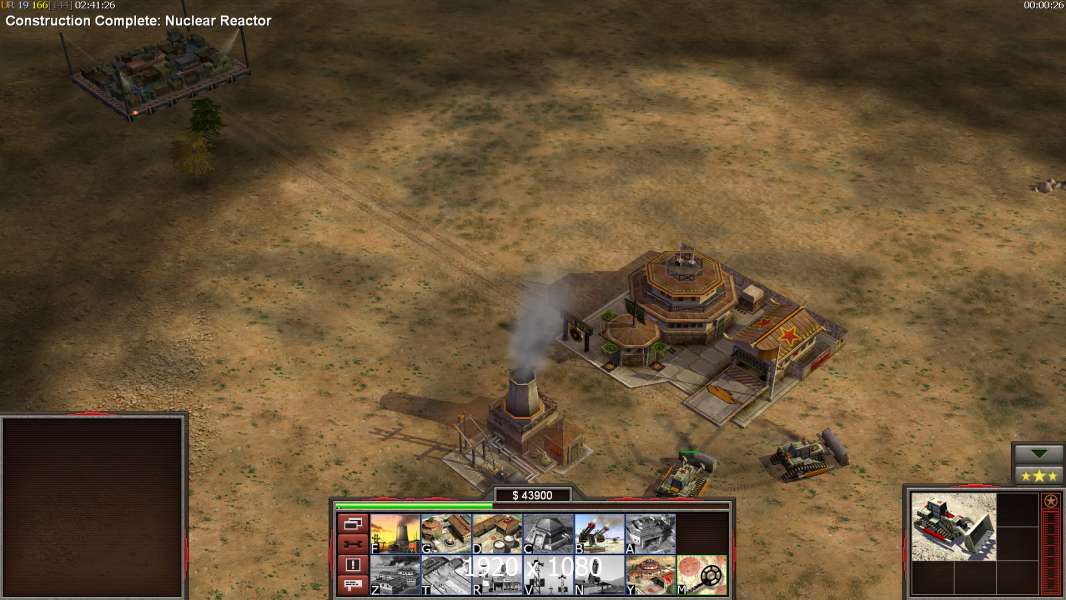Choose the mine build icon marked M
The height and width of the screenshot is (600, 1066).
point(701,575)
